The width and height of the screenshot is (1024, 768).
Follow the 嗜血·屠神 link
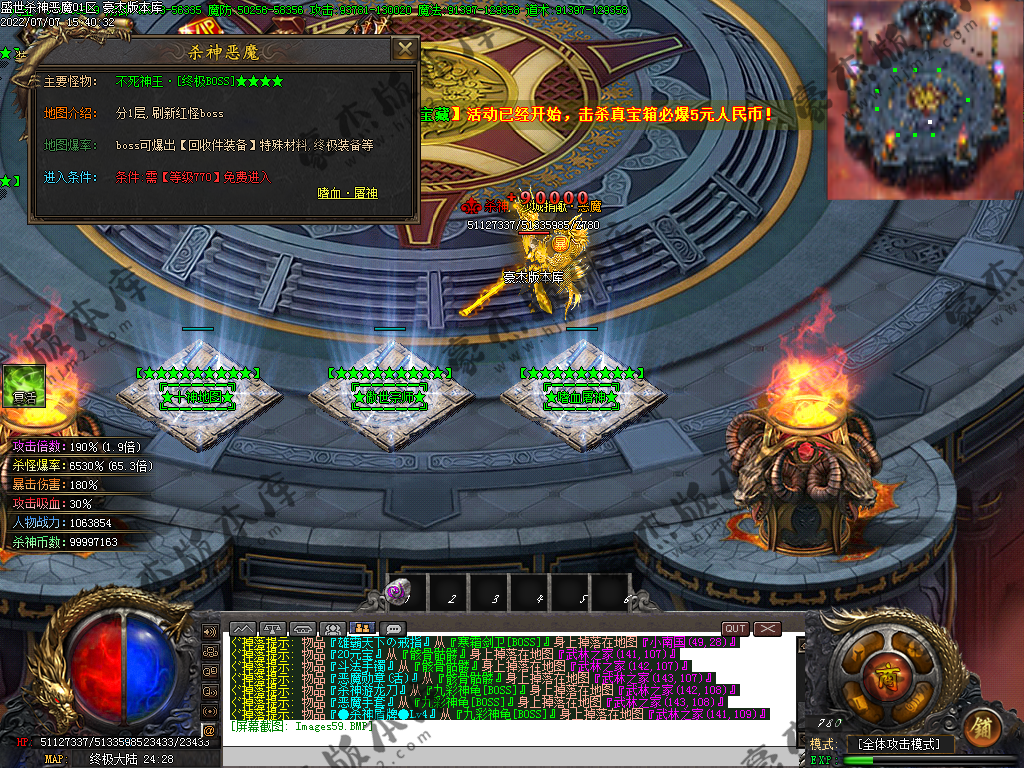coord(347,193)
